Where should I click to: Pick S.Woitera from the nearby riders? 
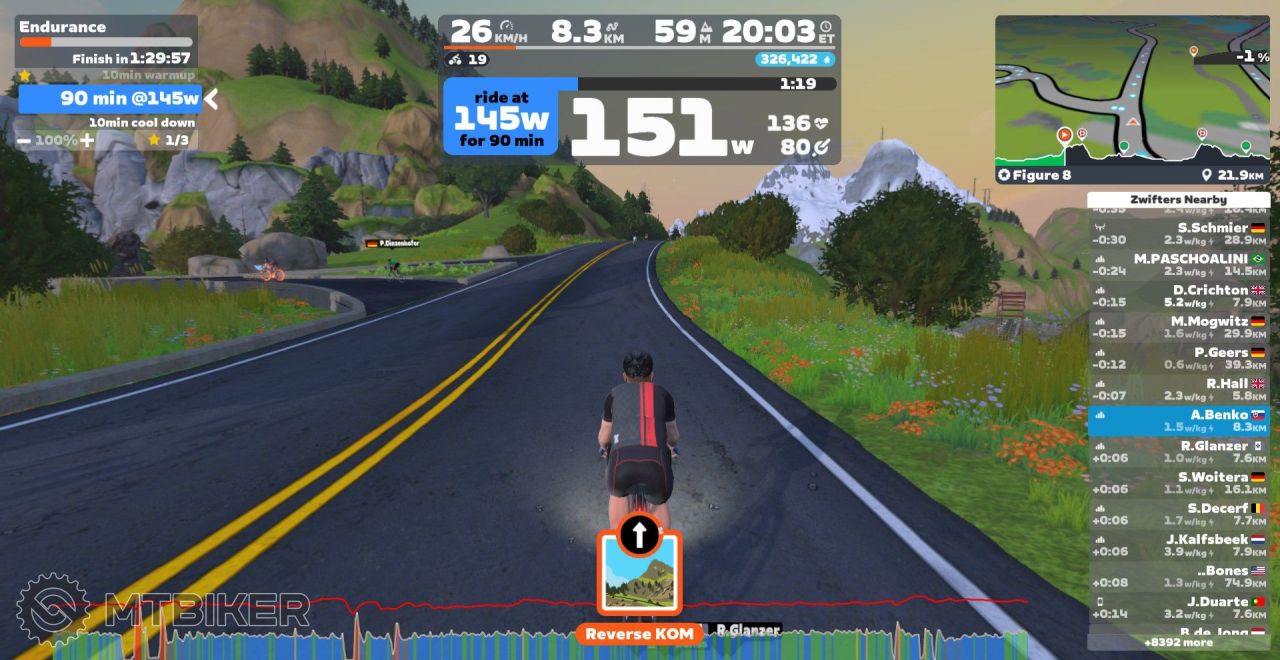pos(1178,482)
